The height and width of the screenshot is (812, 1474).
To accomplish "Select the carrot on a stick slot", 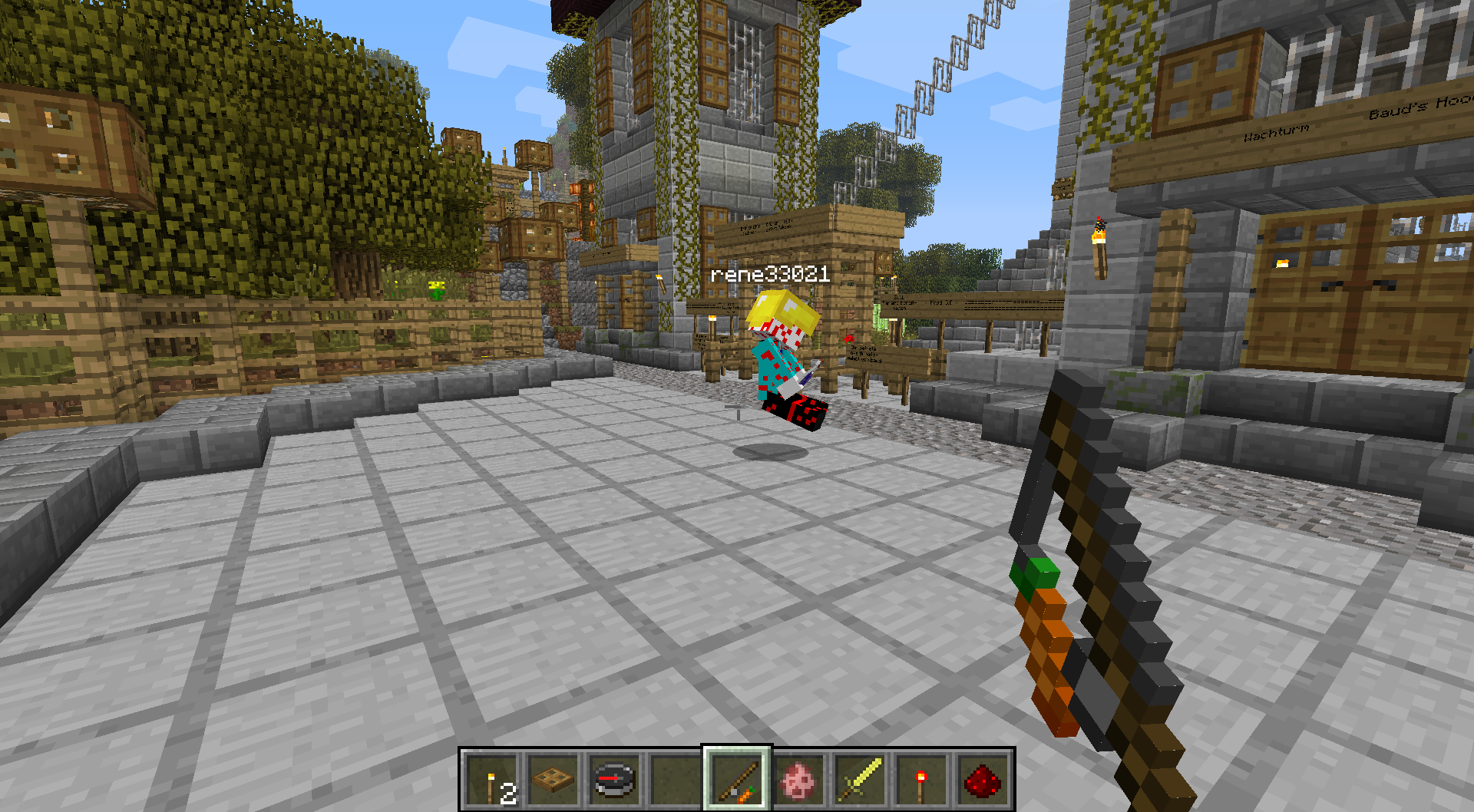I will point(737,780).
